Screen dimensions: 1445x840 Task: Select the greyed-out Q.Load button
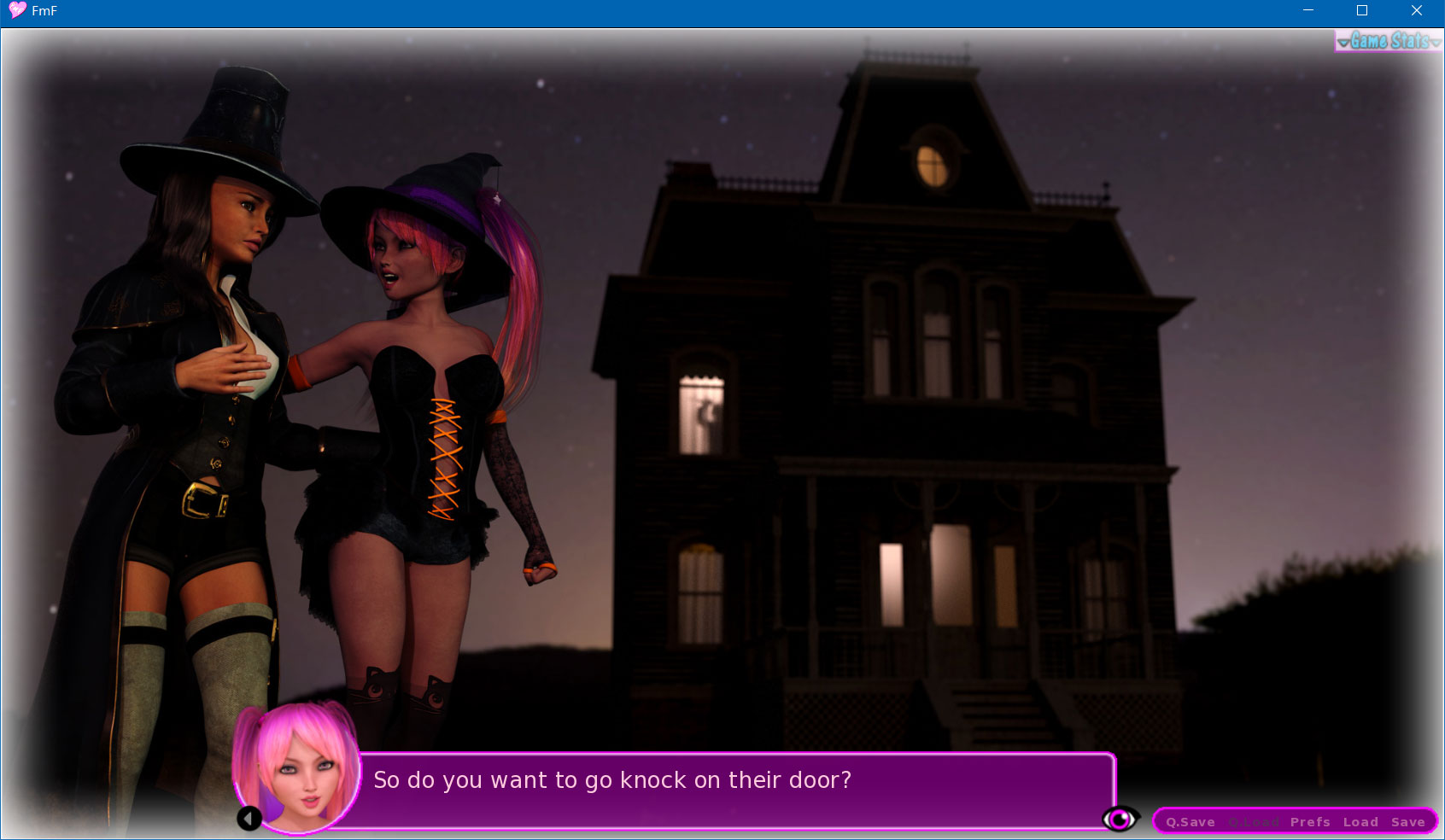(x=1253, y=822)
